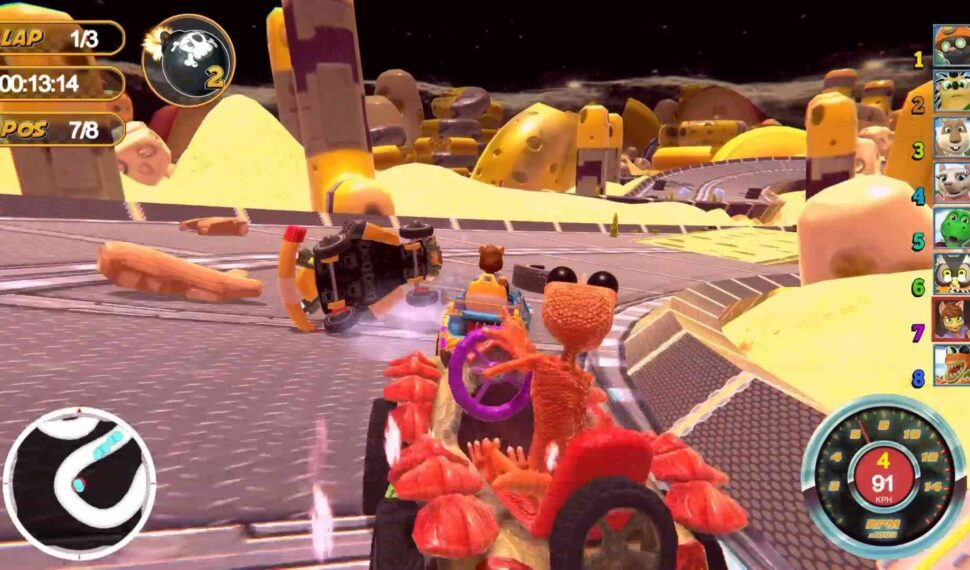This screenshot has height=570, width=970.
Task: Pick the fourth-place pink-eared racer portrait
Action: pyautogui.click(x=951, y=183)
